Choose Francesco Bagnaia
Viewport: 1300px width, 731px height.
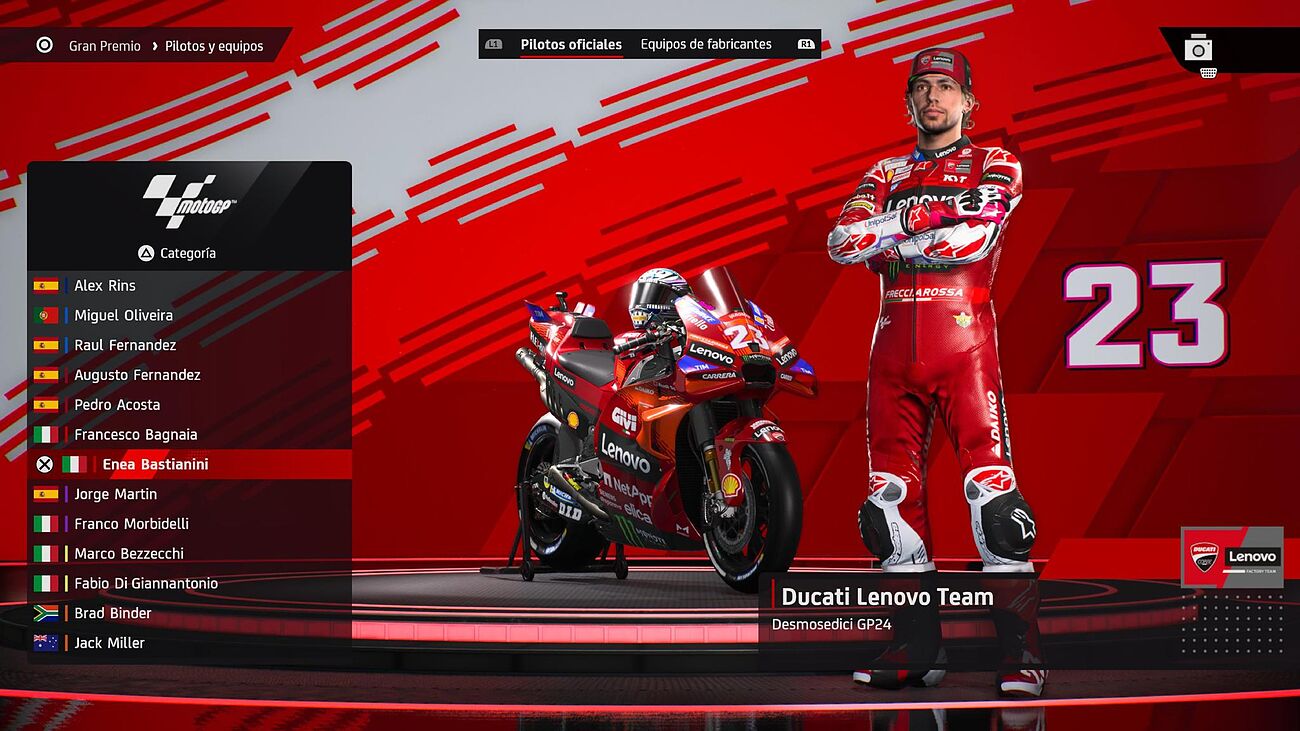(x=135, y=435)
